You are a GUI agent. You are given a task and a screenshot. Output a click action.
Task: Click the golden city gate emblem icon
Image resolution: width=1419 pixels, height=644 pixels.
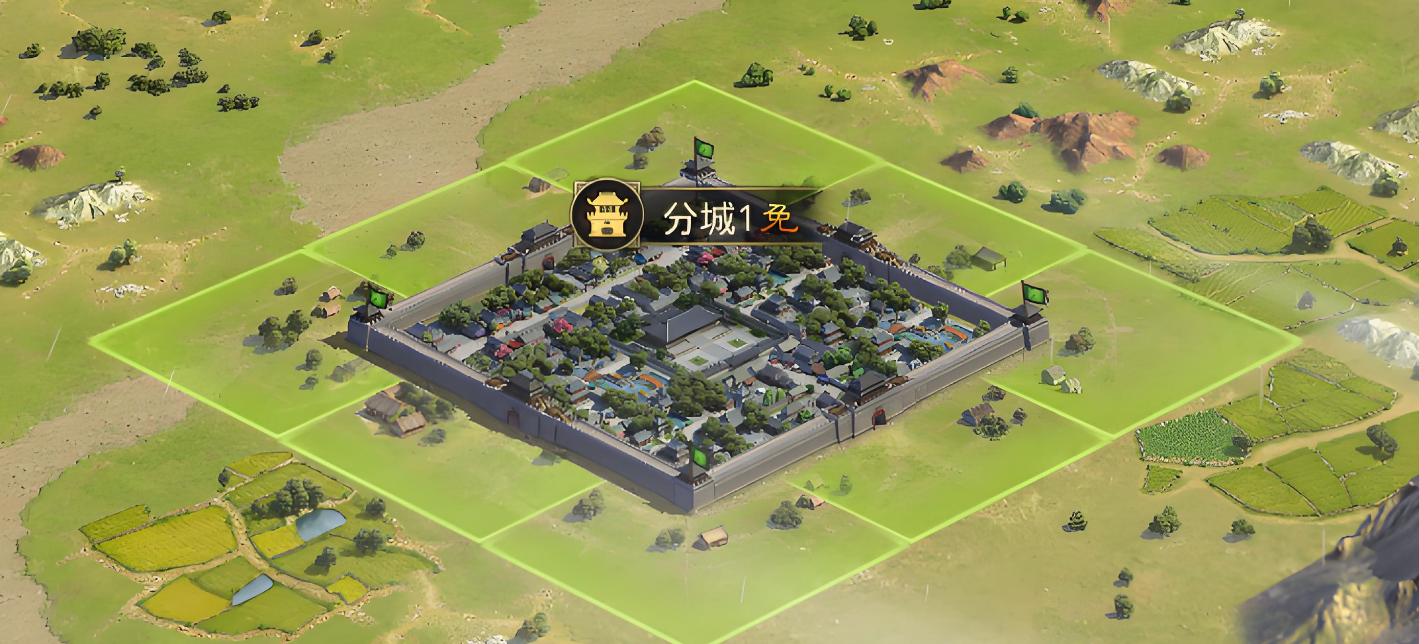pyautogui.click(x=606, y=215)
